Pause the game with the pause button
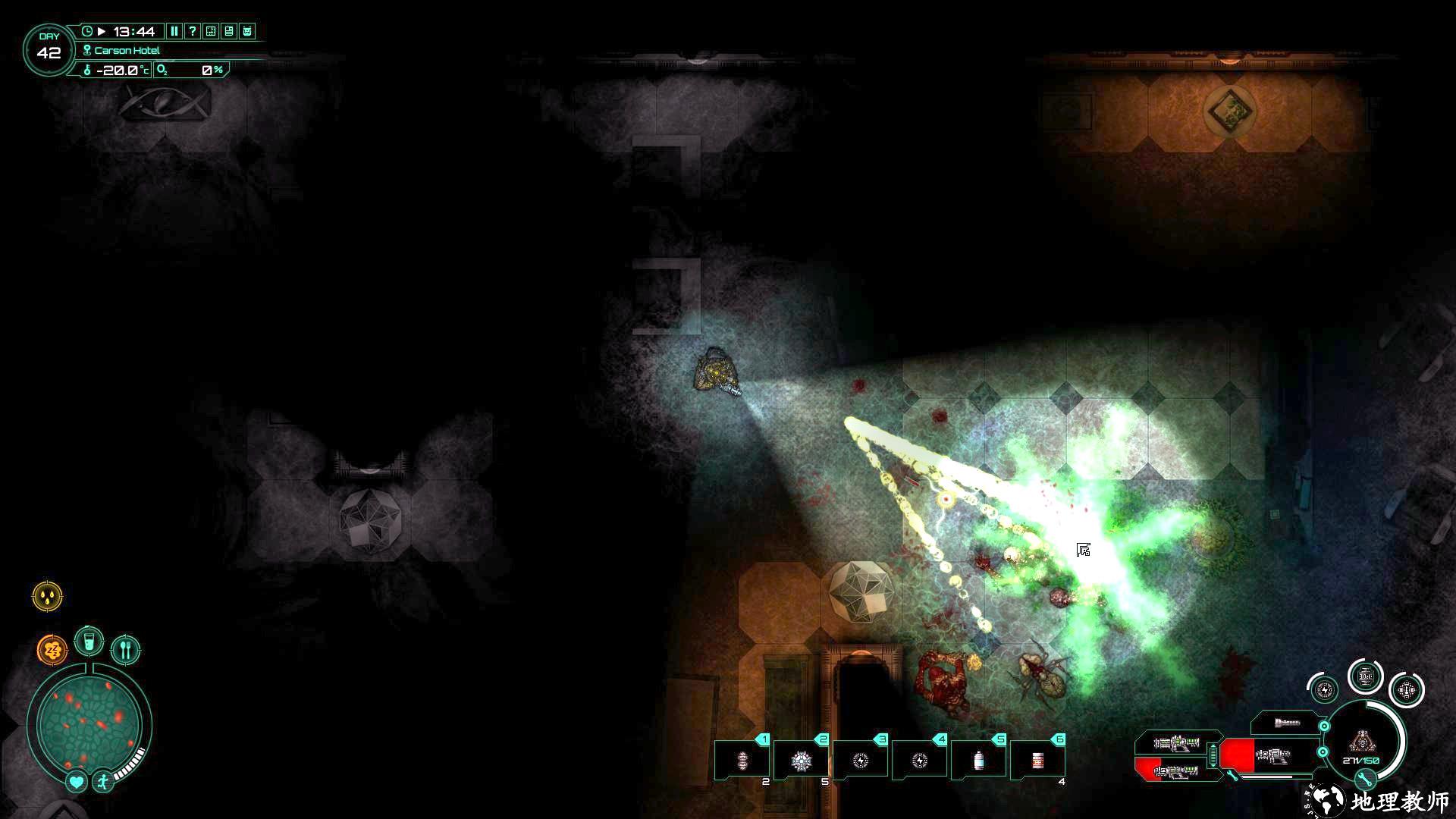The height and width of the screenshot is (819, 1456). click(x=174, y=31)
